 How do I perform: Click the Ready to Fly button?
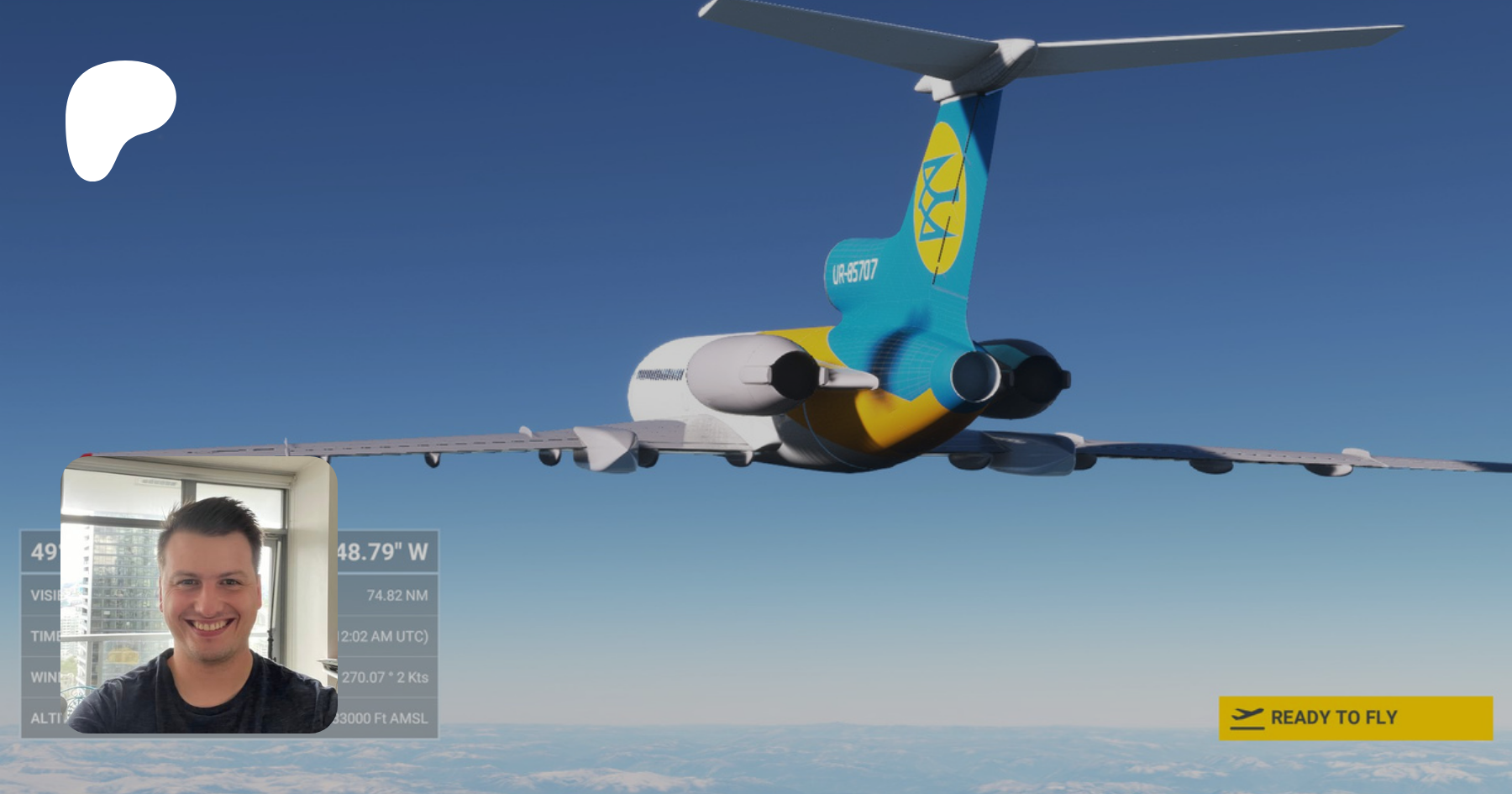click(1355, 718)
